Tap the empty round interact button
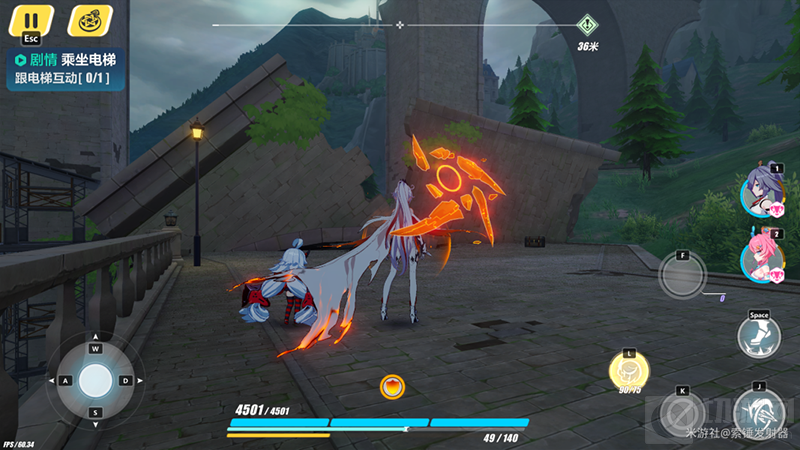The image size is (800, 450). [x=682, y=274]
